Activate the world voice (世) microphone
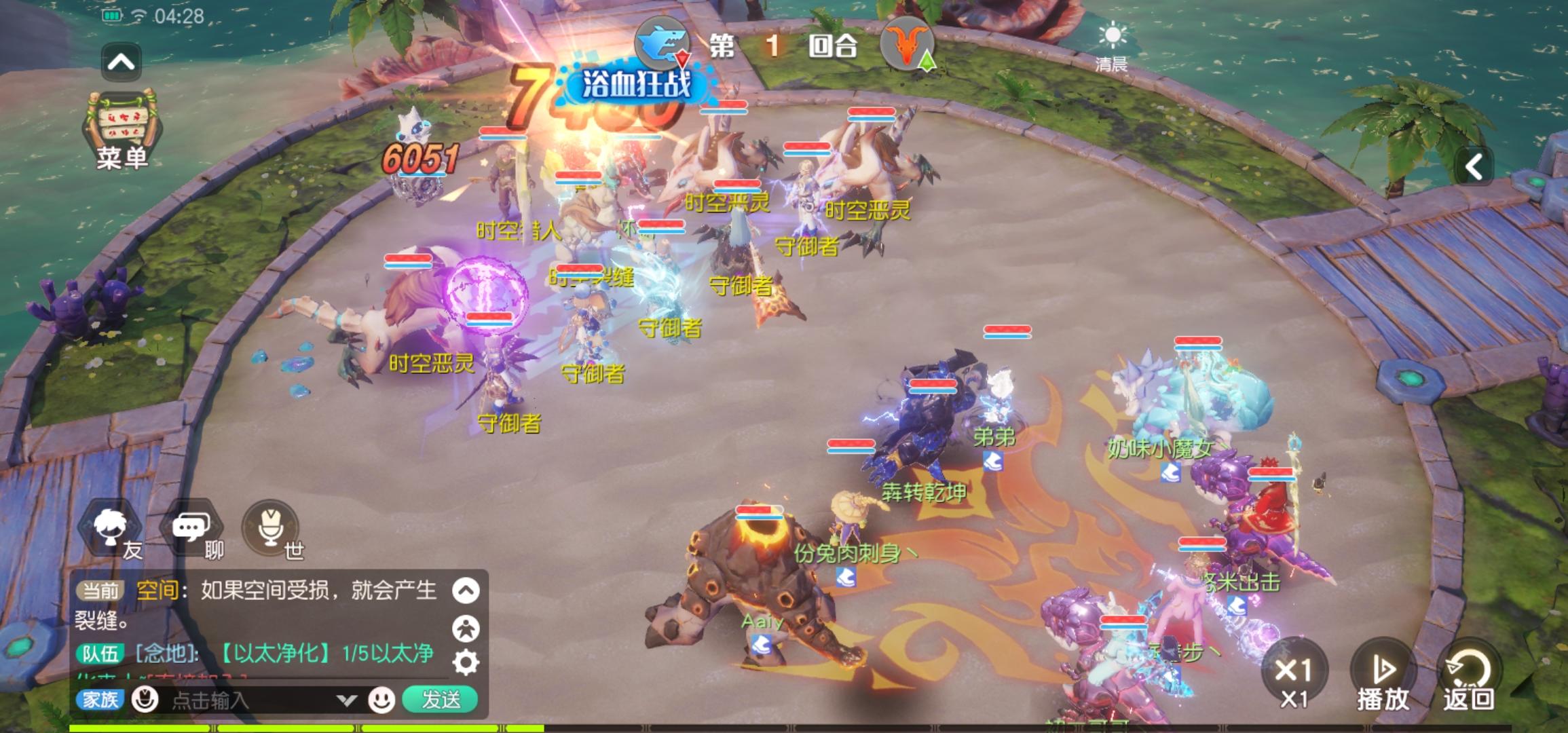1568x733 pixels. [272, 529]
